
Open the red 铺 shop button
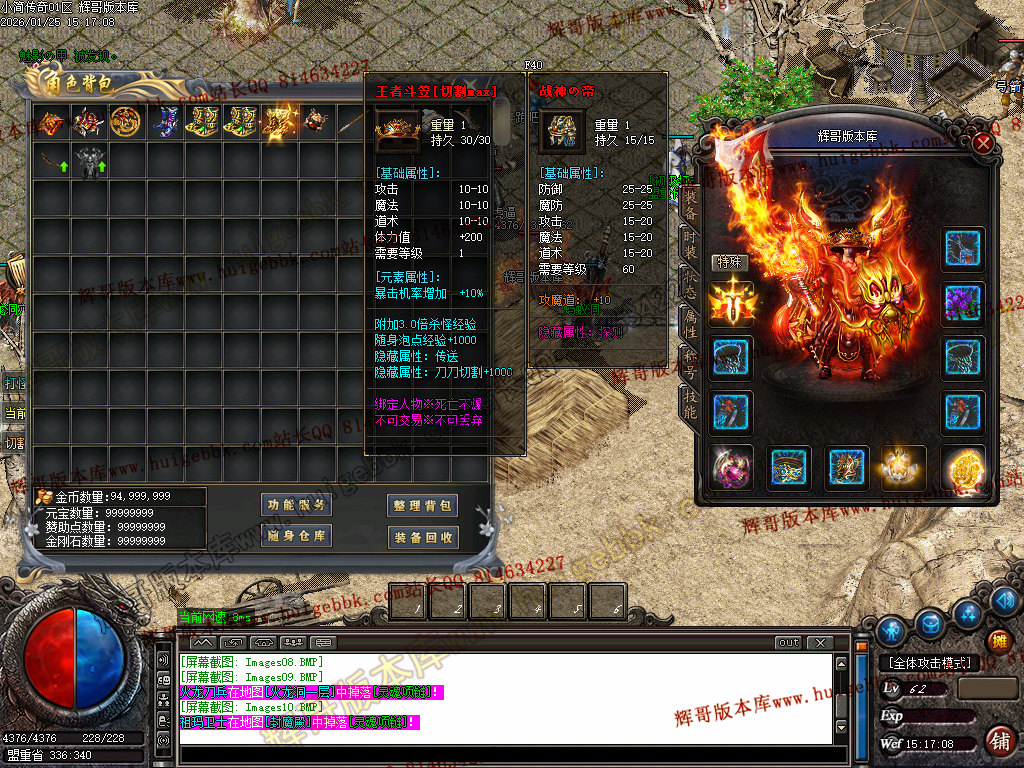click(998, 740)
